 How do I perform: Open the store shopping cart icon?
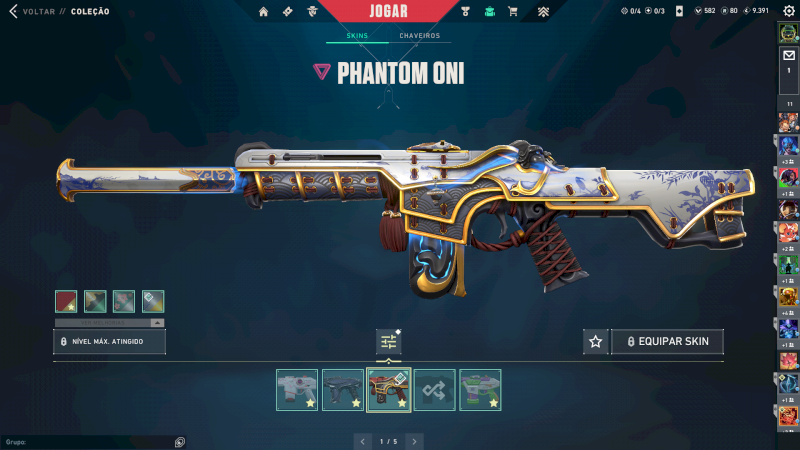513,12
